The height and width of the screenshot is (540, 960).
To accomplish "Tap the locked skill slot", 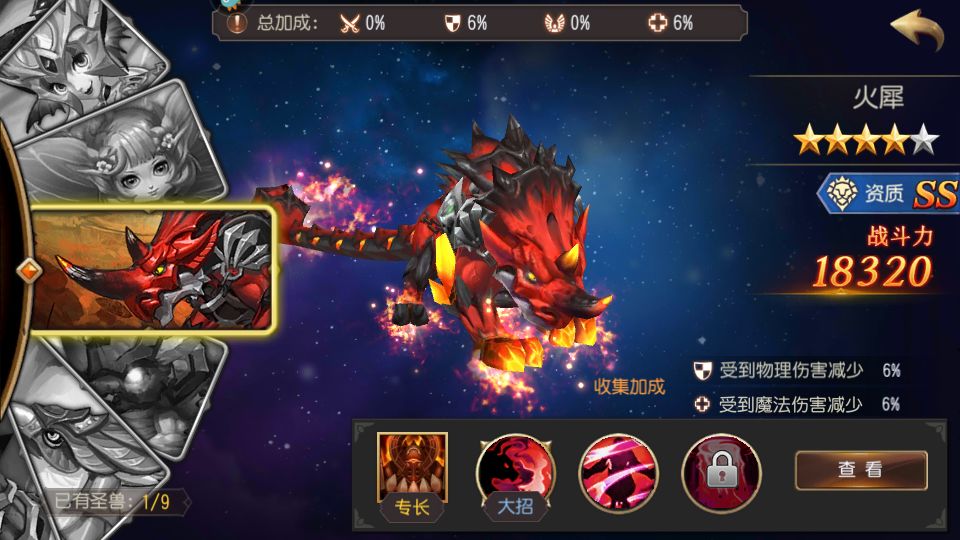I will coord(720,468).
